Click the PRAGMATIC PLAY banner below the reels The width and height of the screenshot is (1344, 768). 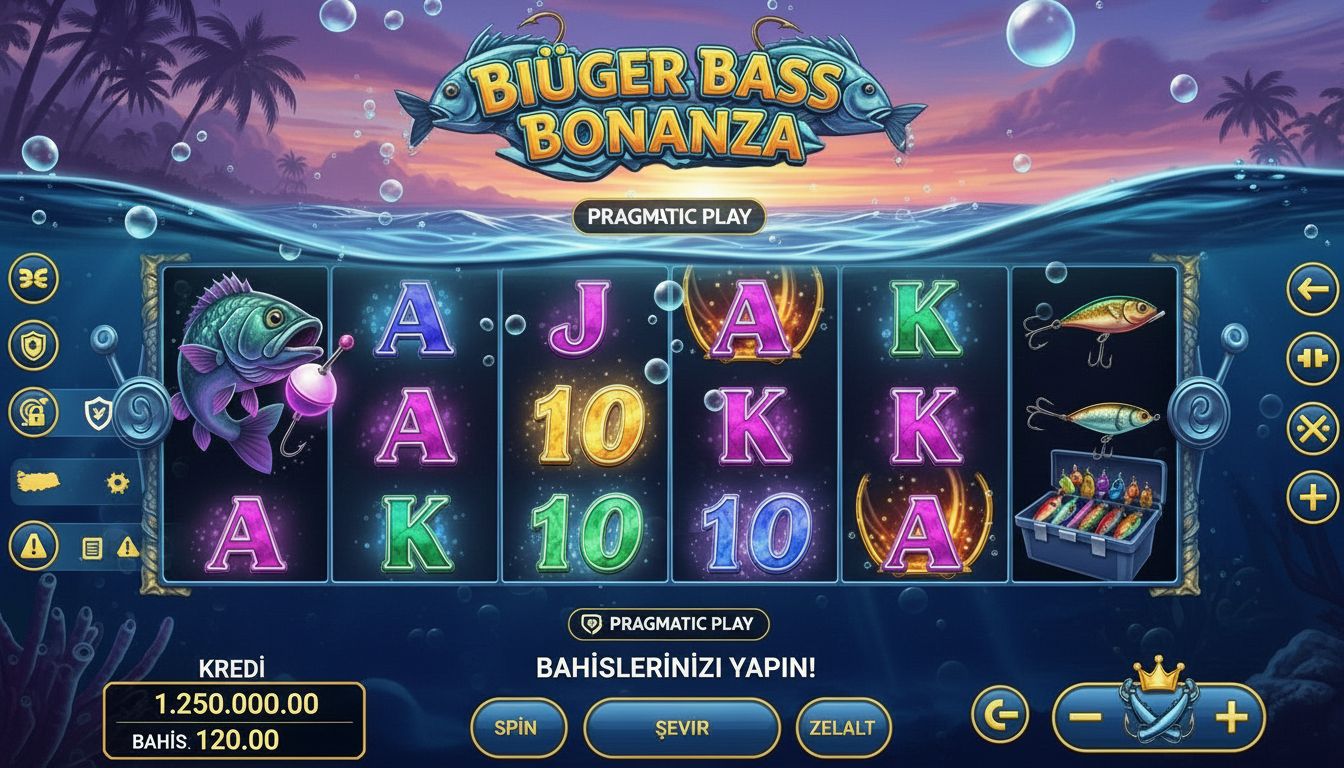(672, 623)
